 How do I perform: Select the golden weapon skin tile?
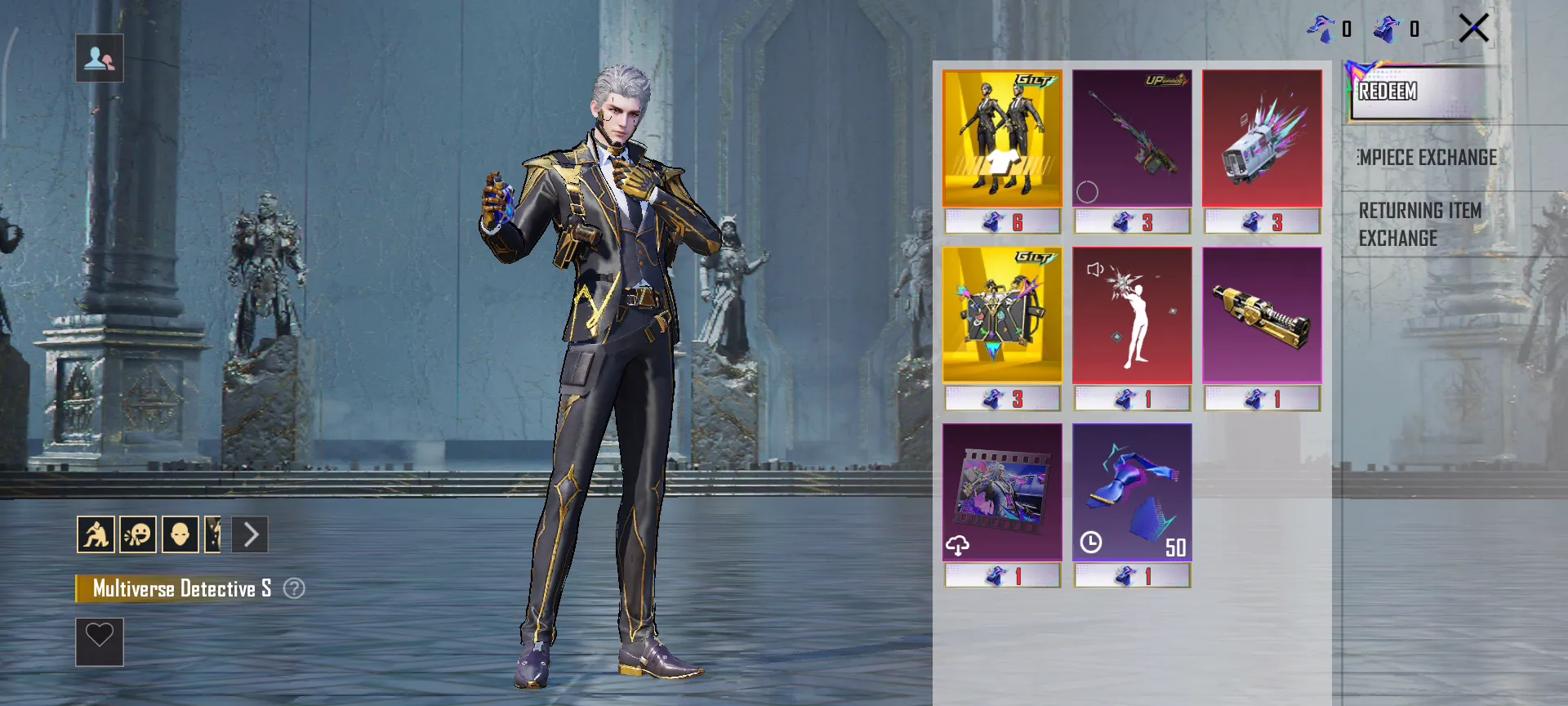coord(1261,315)
